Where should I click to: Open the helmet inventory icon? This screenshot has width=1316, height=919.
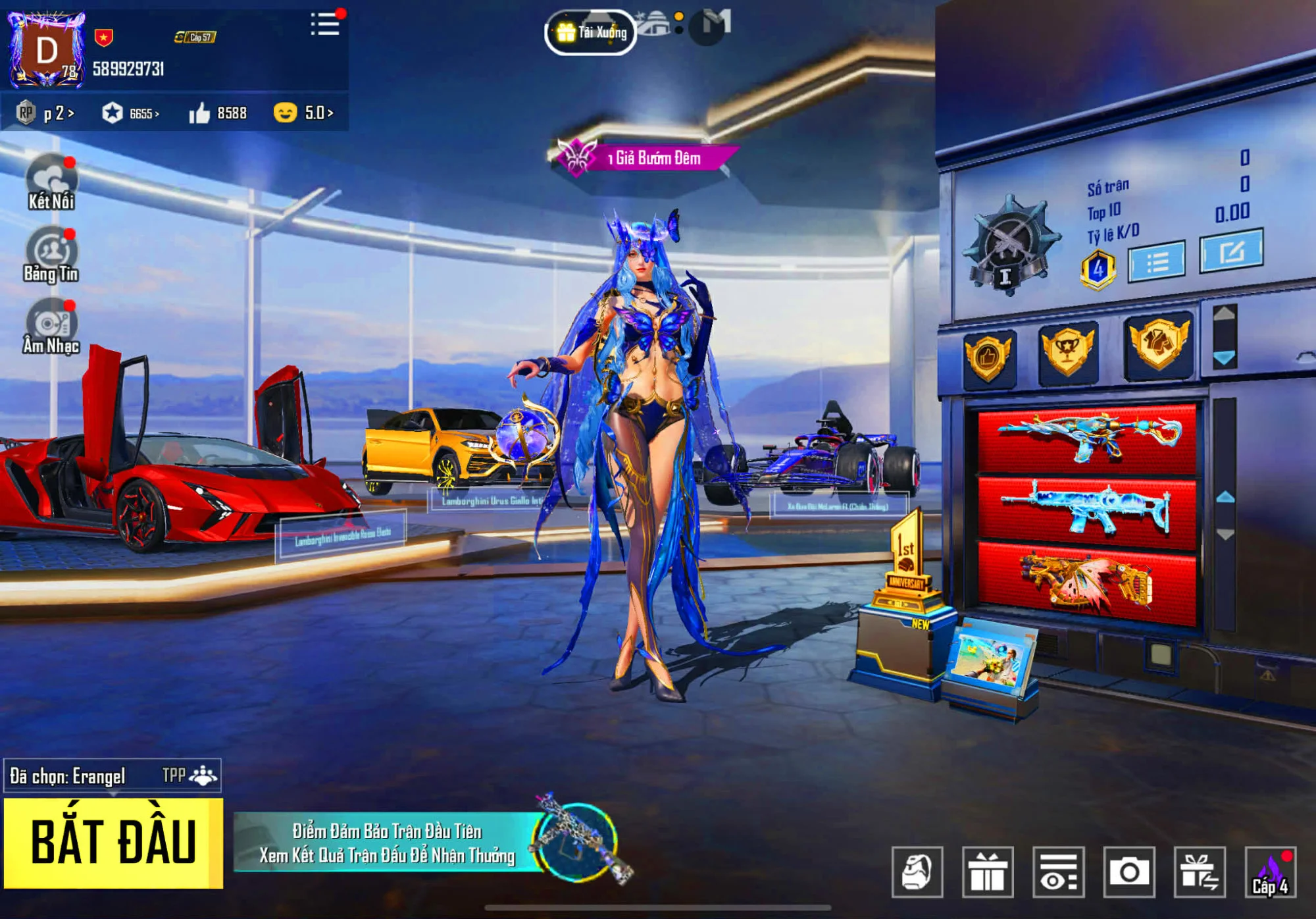click(917, 872)
